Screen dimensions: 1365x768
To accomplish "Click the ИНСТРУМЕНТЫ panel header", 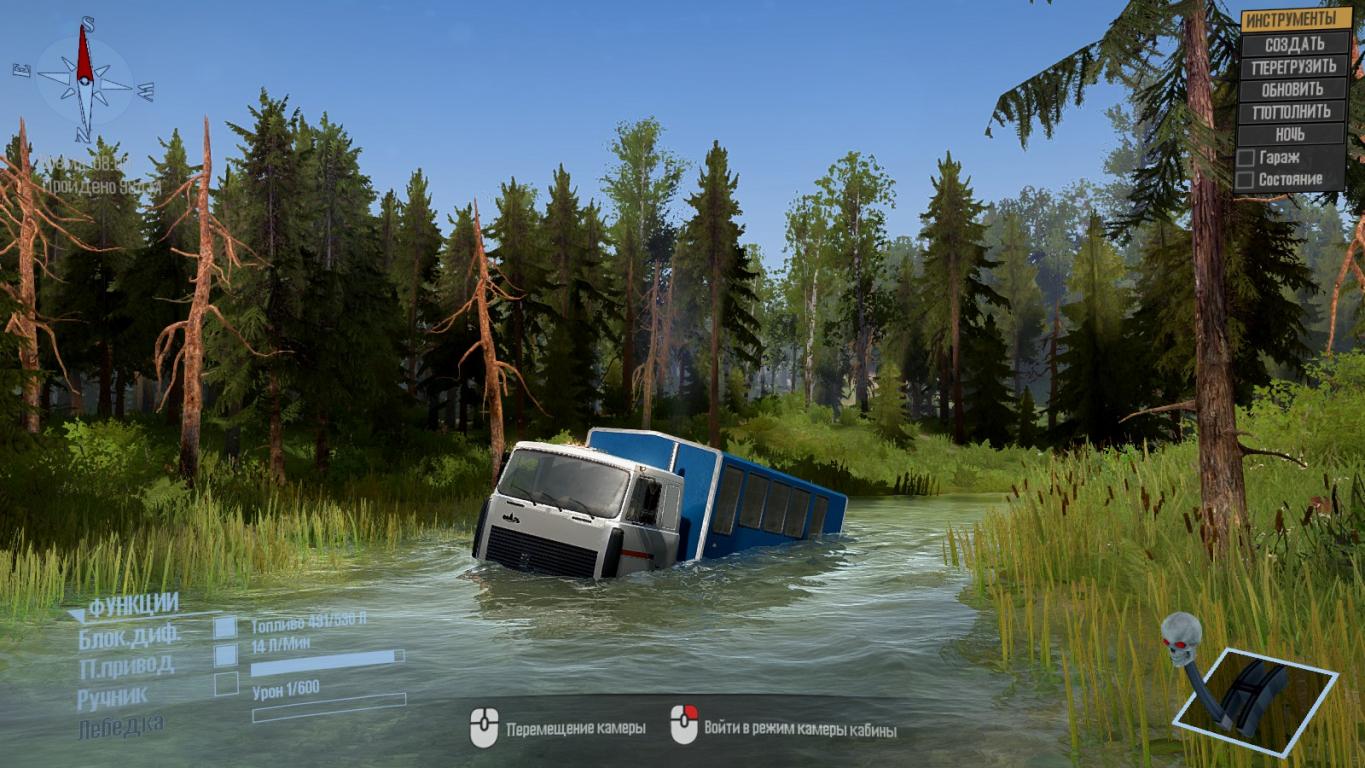I will pyautogui.click(x=1295, y=19).
